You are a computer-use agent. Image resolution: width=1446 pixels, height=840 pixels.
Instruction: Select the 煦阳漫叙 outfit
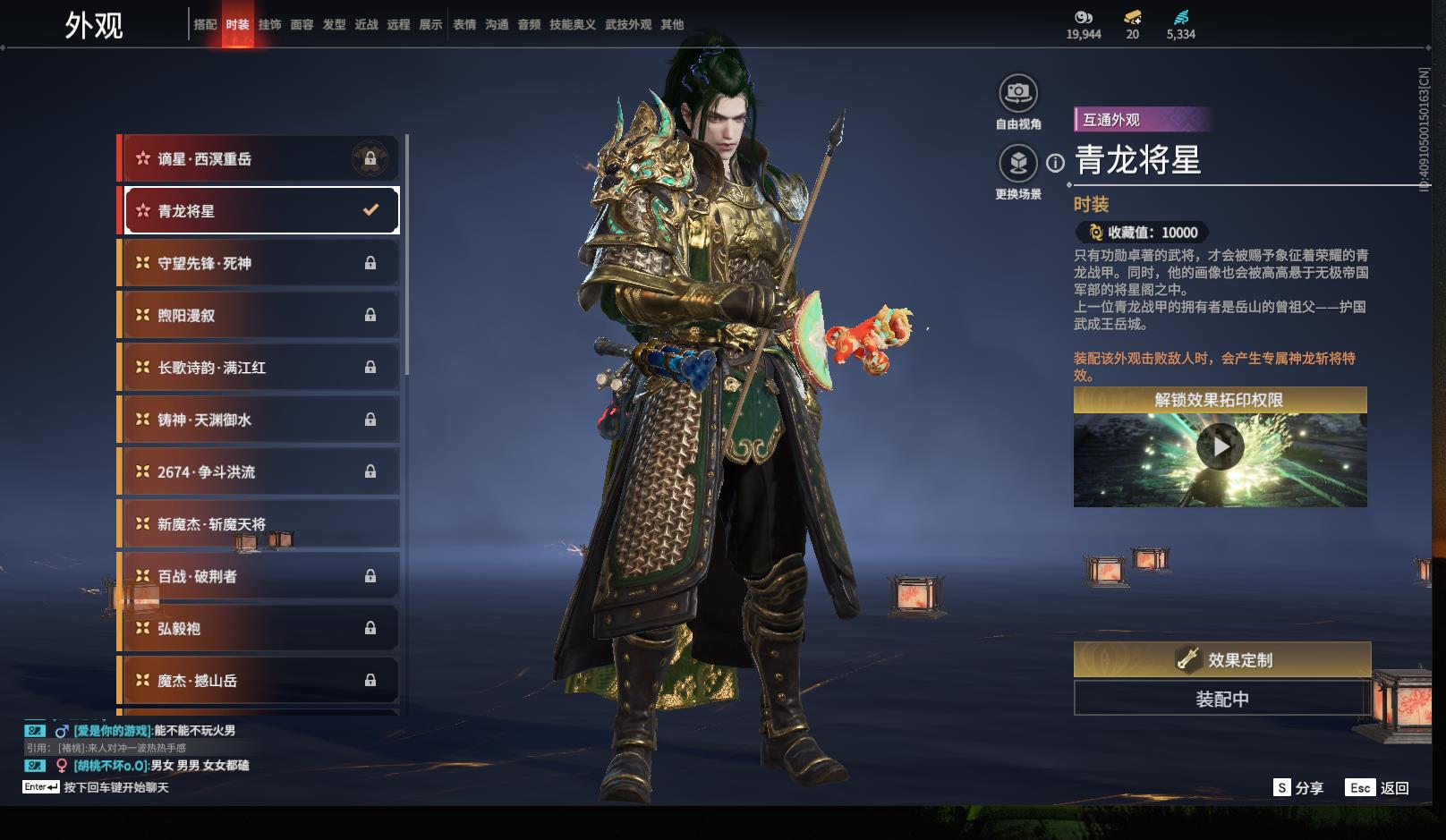(259, 315)
